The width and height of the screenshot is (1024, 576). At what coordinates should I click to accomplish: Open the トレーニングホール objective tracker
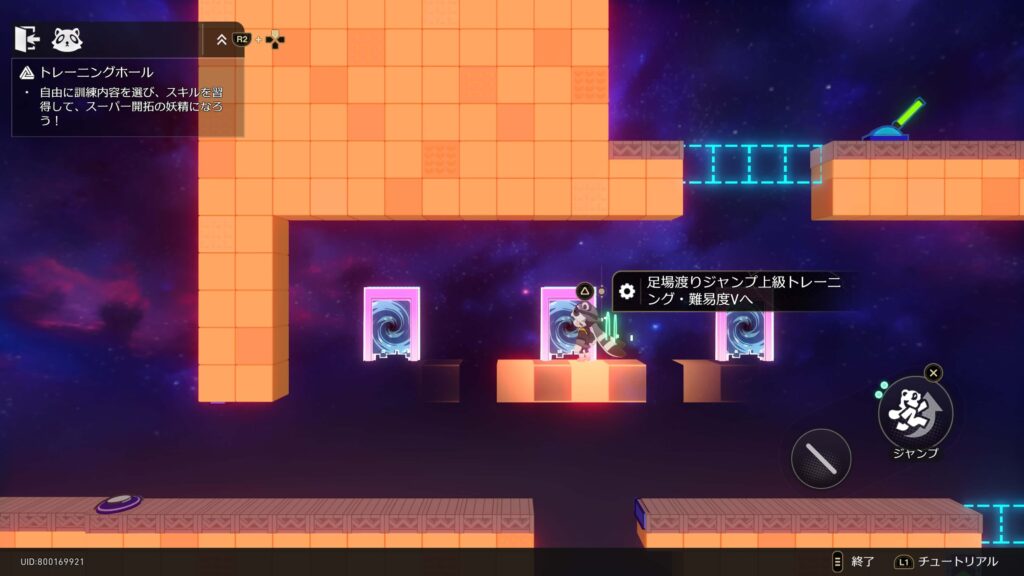click(96, 72)
